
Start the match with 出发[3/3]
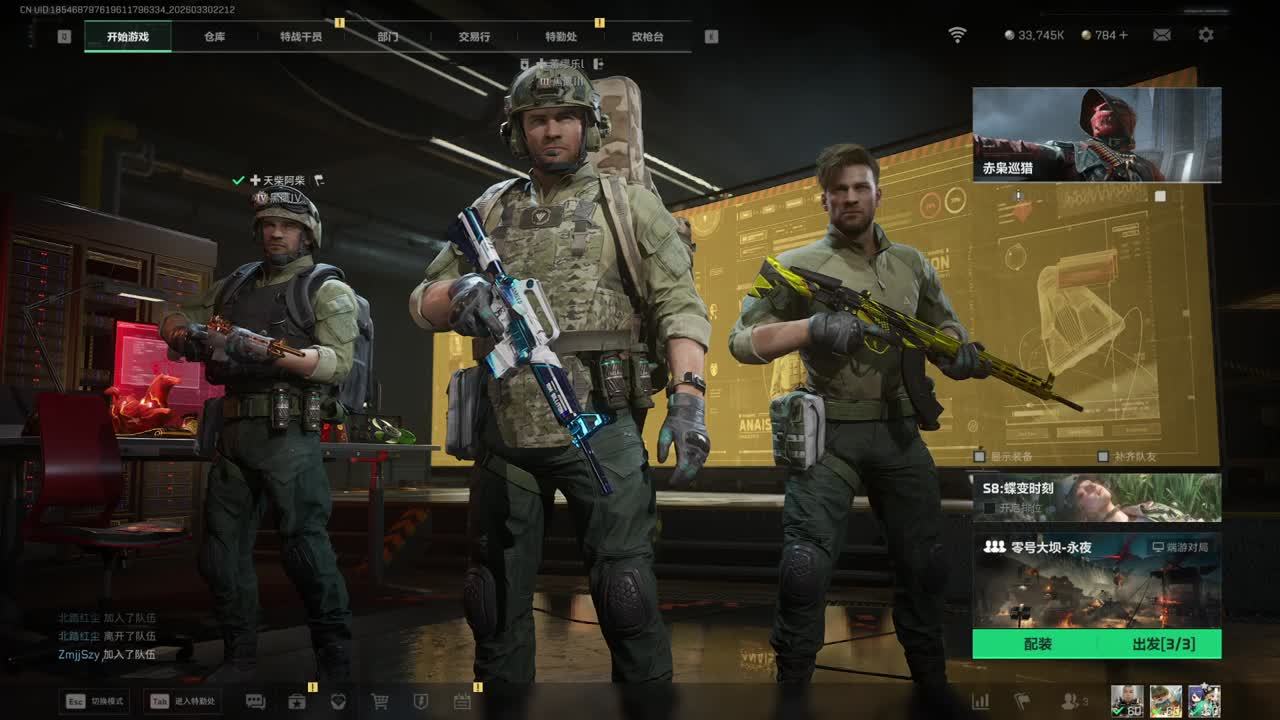pyautogui.click(x=1163, y=644)
